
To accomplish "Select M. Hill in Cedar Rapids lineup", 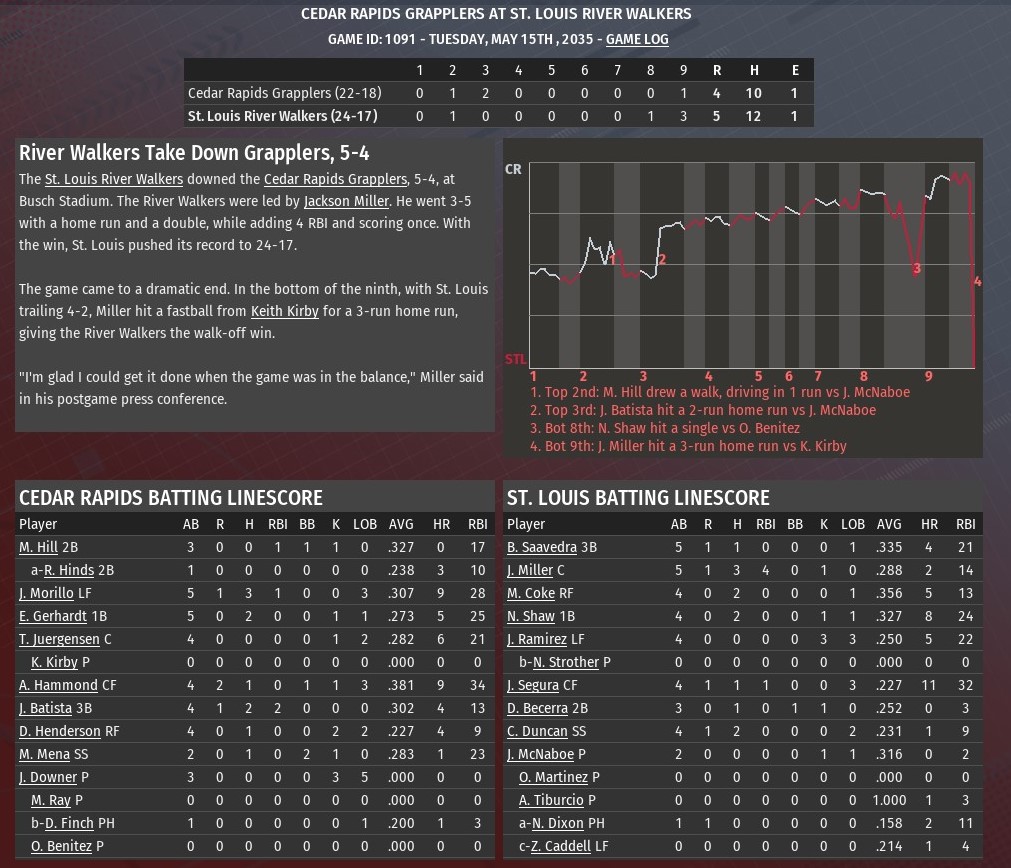I will 38,548.
